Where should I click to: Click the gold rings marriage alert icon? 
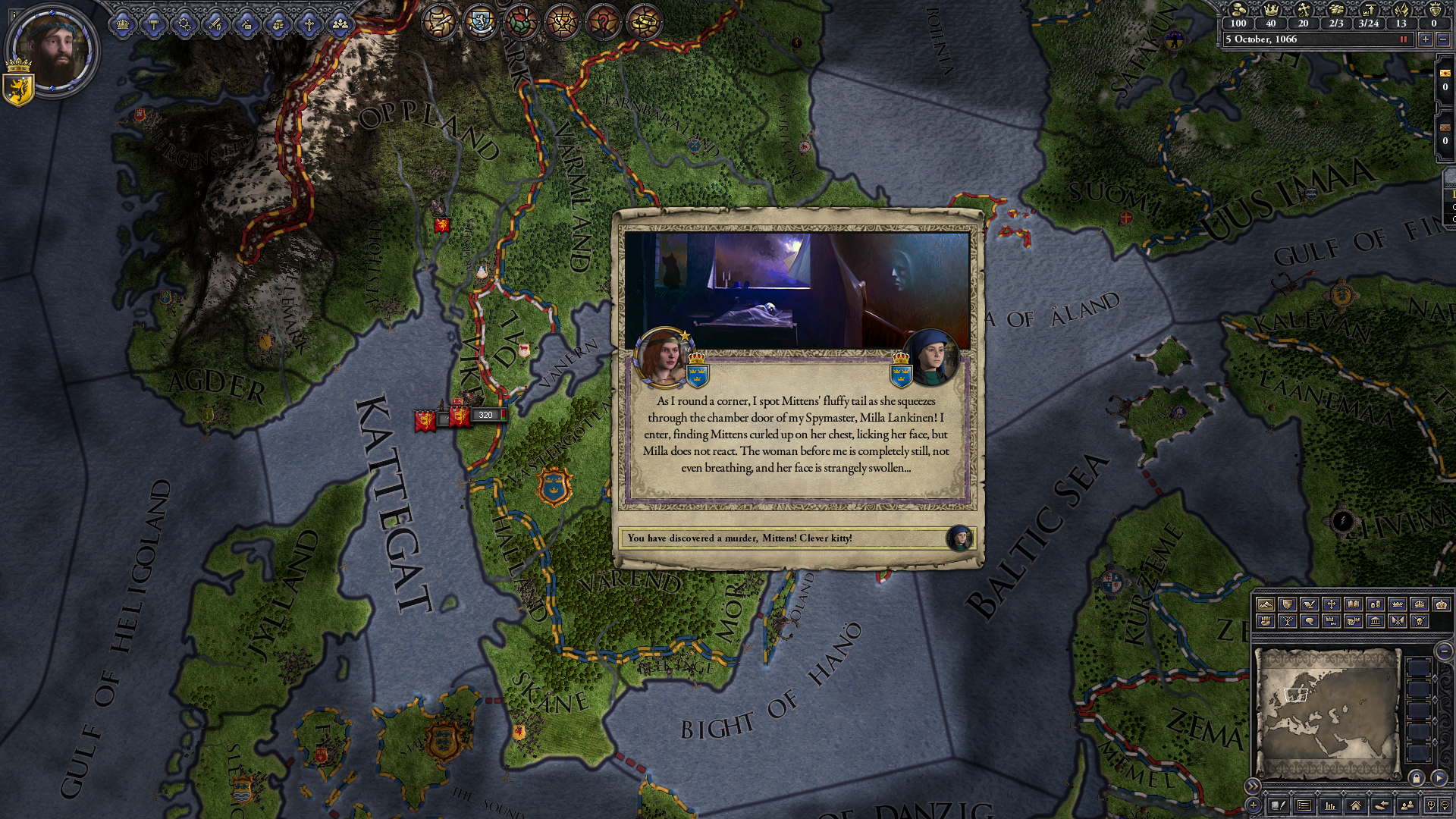pyautogui.click(x=644, y=21)
